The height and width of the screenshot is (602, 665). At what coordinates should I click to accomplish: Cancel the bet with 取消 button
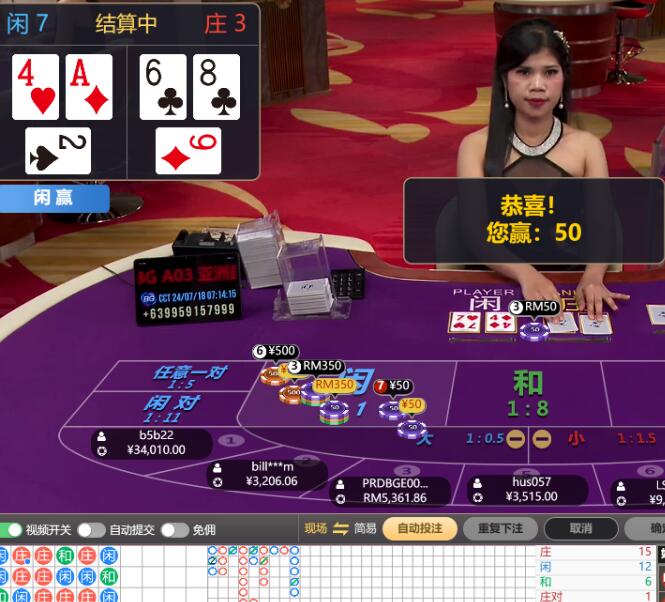[581, 528]
